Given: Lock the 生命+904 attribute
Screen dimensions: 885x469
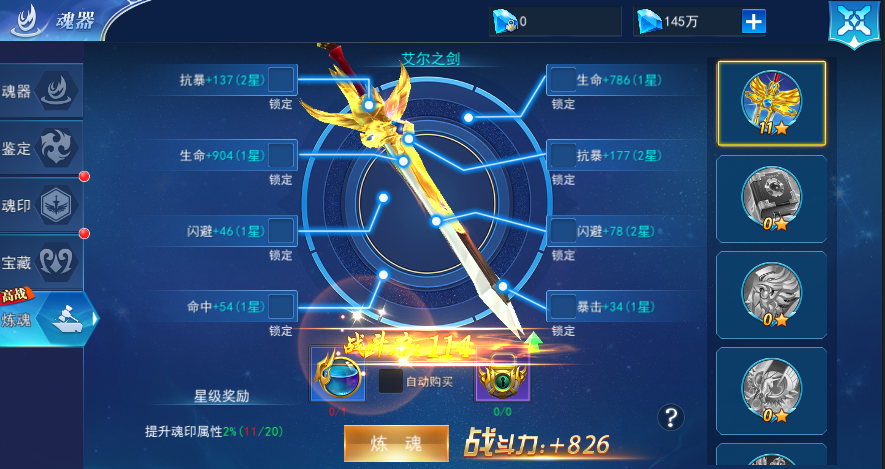Looking at the screenshot, I should coord(281,155).
